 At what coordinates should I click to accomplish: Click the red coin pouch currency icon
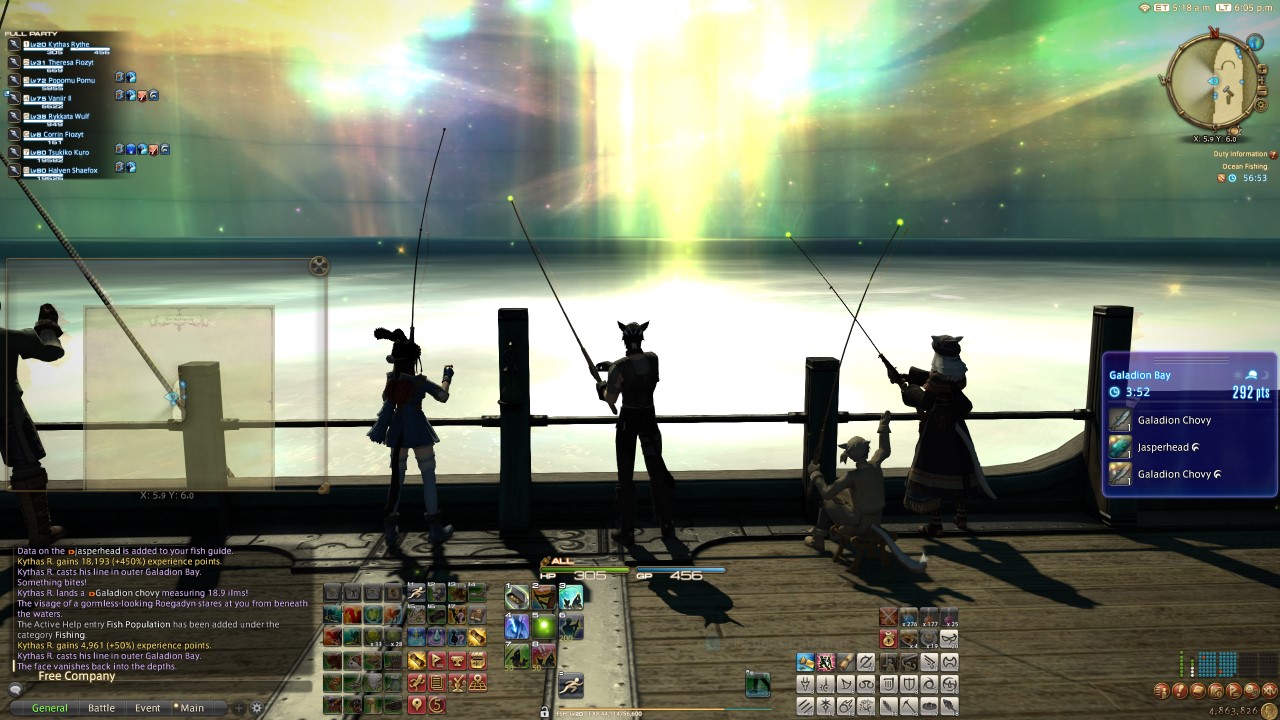click(888, 639)
